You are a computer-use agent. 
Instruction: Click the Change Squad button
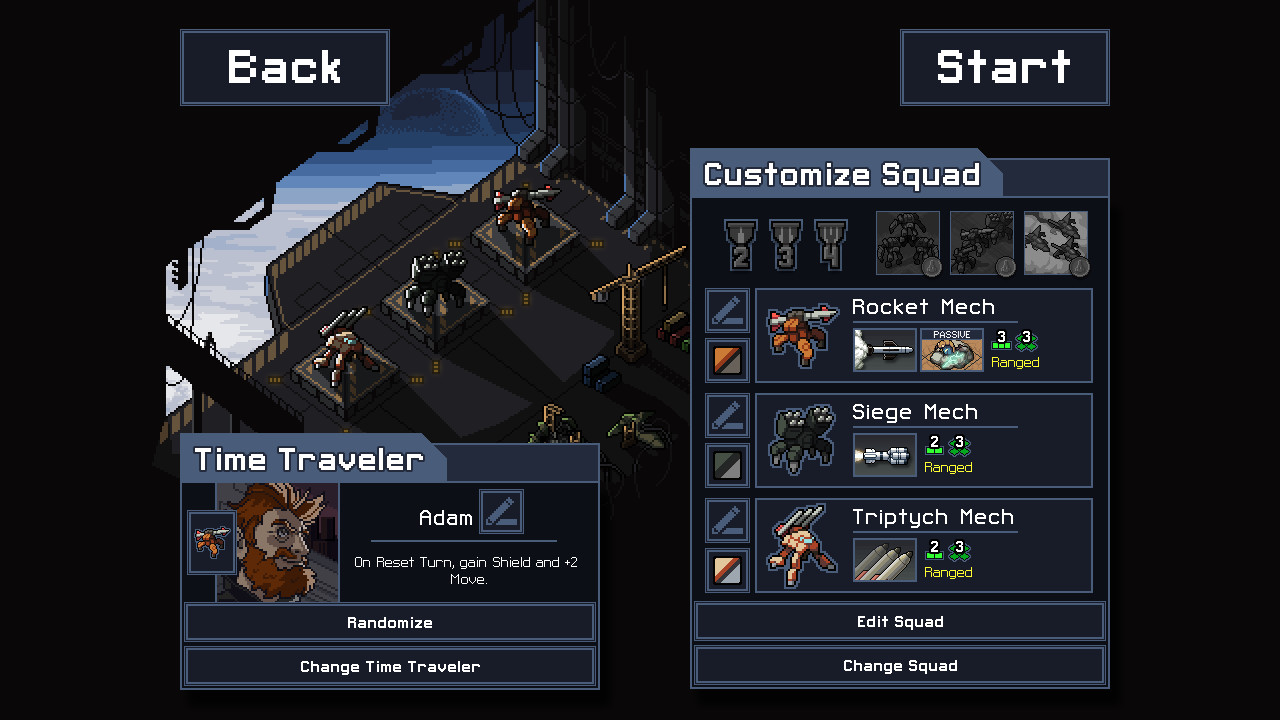(899, 665)
